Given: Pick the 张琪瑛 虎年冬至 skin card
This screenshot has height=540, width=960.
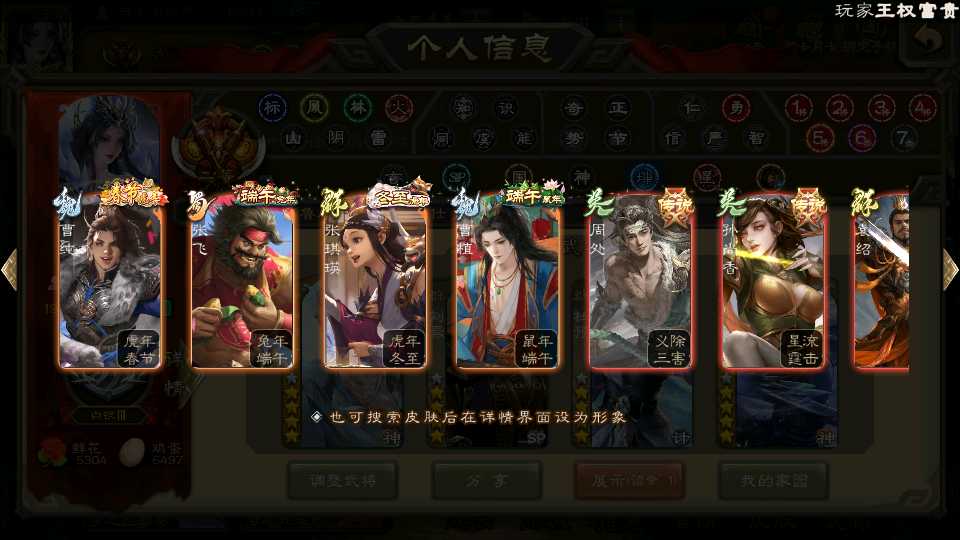Looking at the screenshot, I should coord(375,285).
